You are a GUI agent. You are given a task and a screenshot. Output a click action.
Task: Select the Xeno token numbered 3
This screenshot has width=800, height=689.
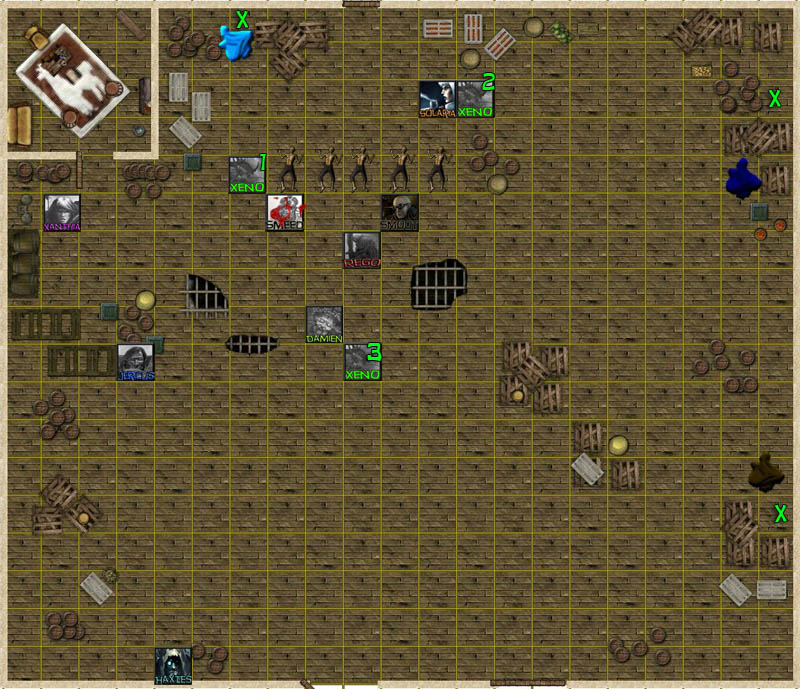362,362
